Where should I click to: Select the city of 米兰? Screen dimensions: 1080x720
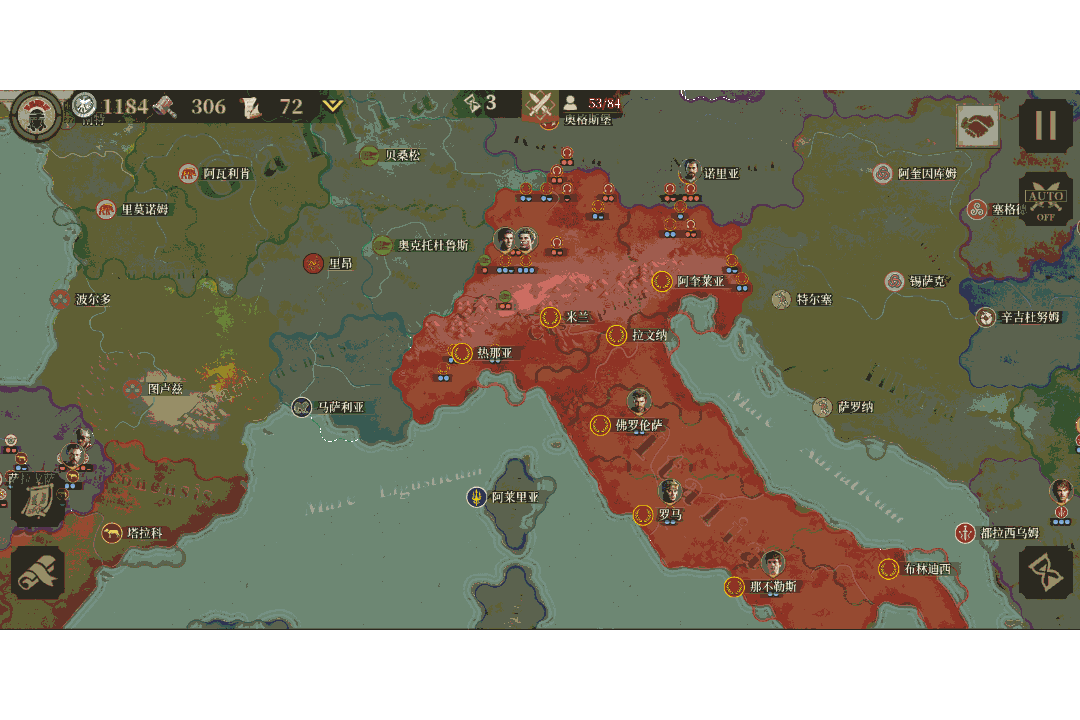tap(550, 317)
